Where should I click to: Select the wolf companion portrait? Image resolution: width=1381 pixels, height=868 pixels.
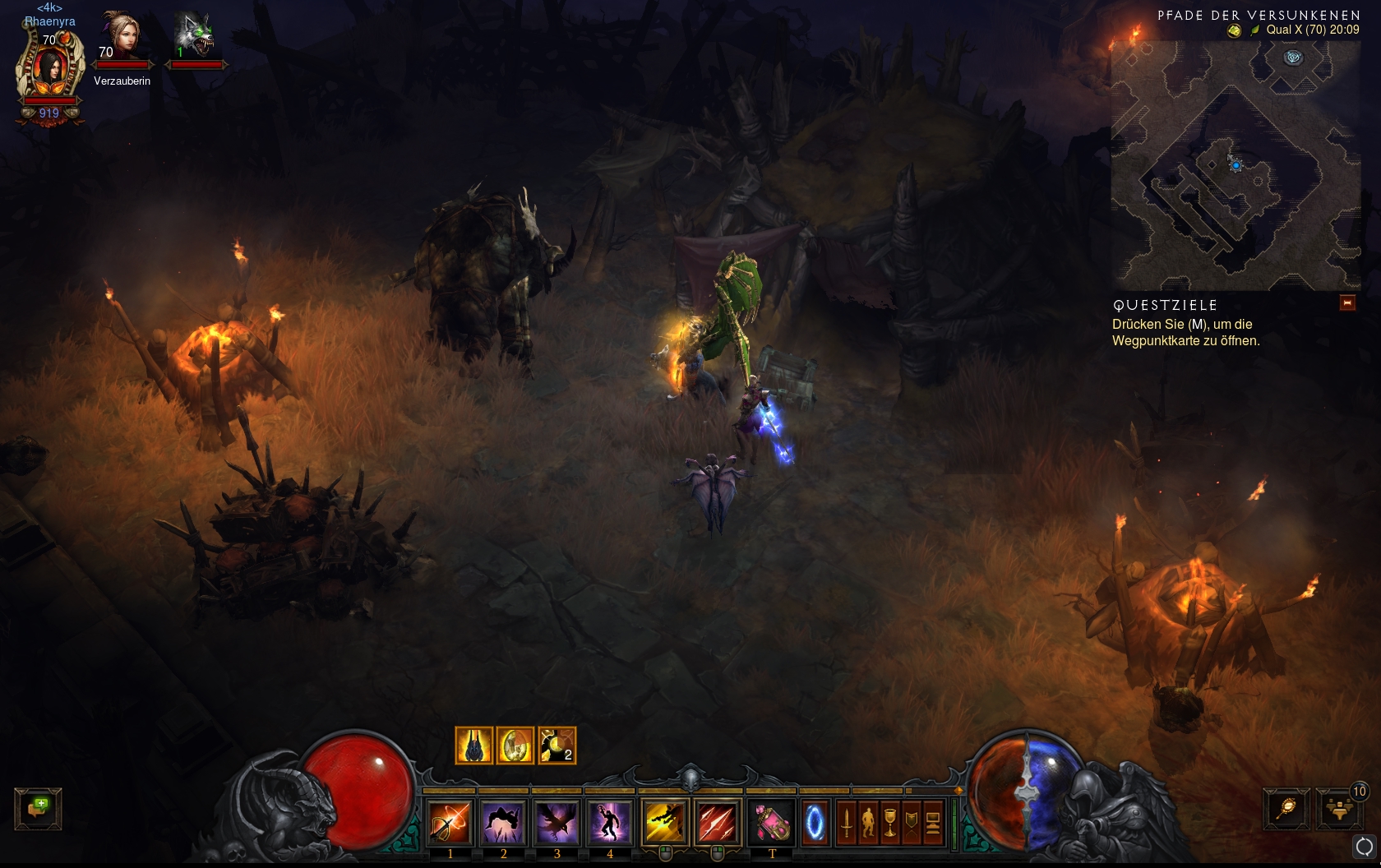pos(195,37)
